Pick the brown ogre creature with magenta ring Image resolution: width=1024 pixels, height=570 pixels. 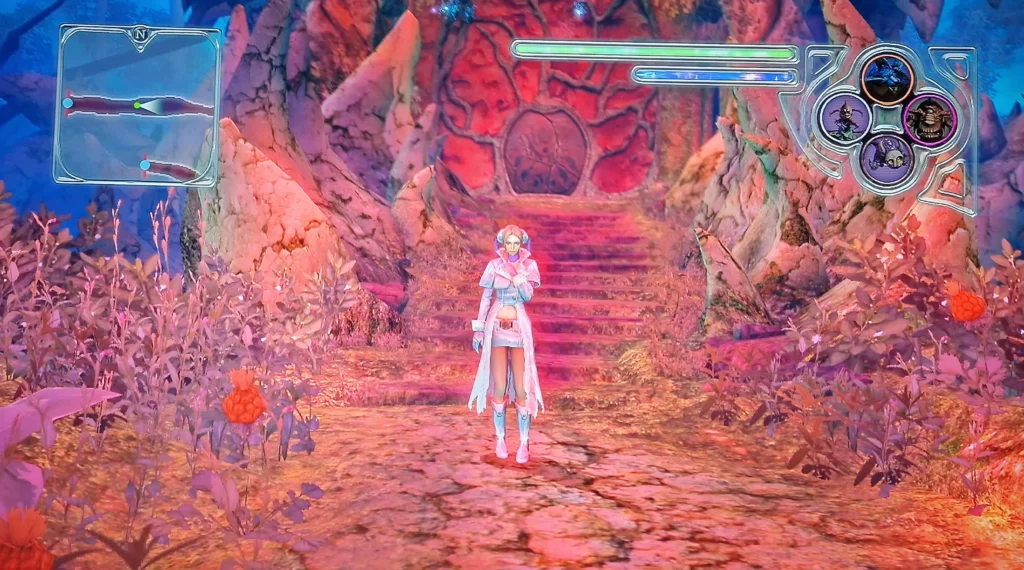click(x=929, y=119)
